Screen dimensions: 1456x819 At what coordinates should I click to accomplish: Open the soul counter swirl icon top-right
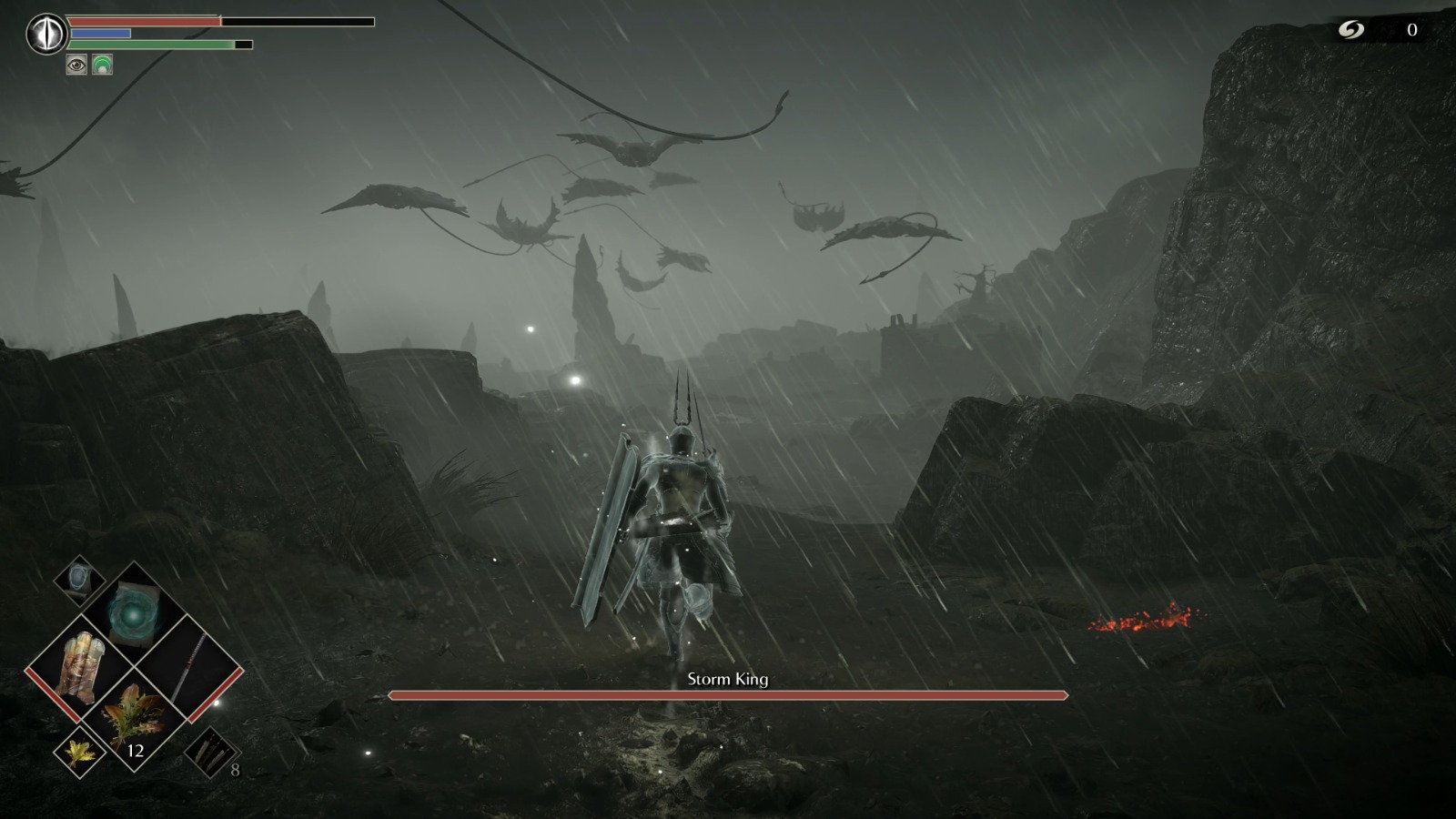point(1352,27)
